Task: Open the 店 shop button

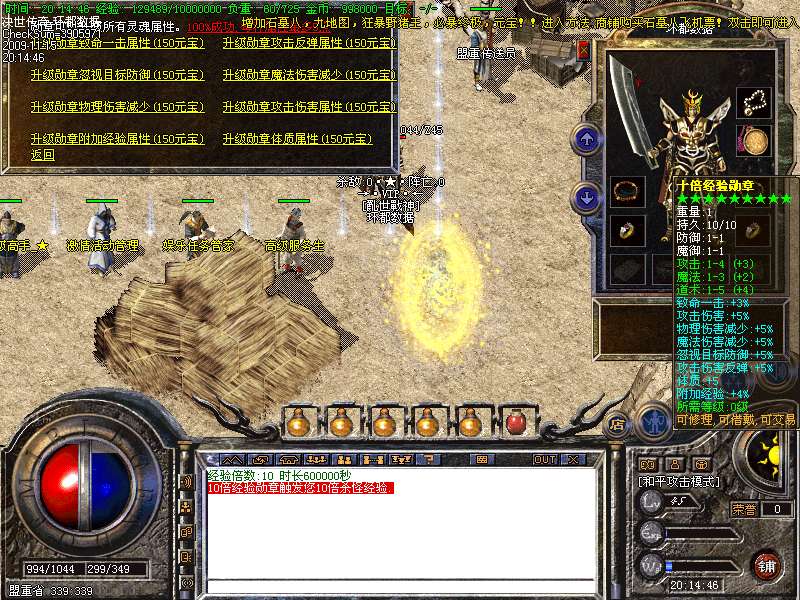Action: [x=618, y=423]
